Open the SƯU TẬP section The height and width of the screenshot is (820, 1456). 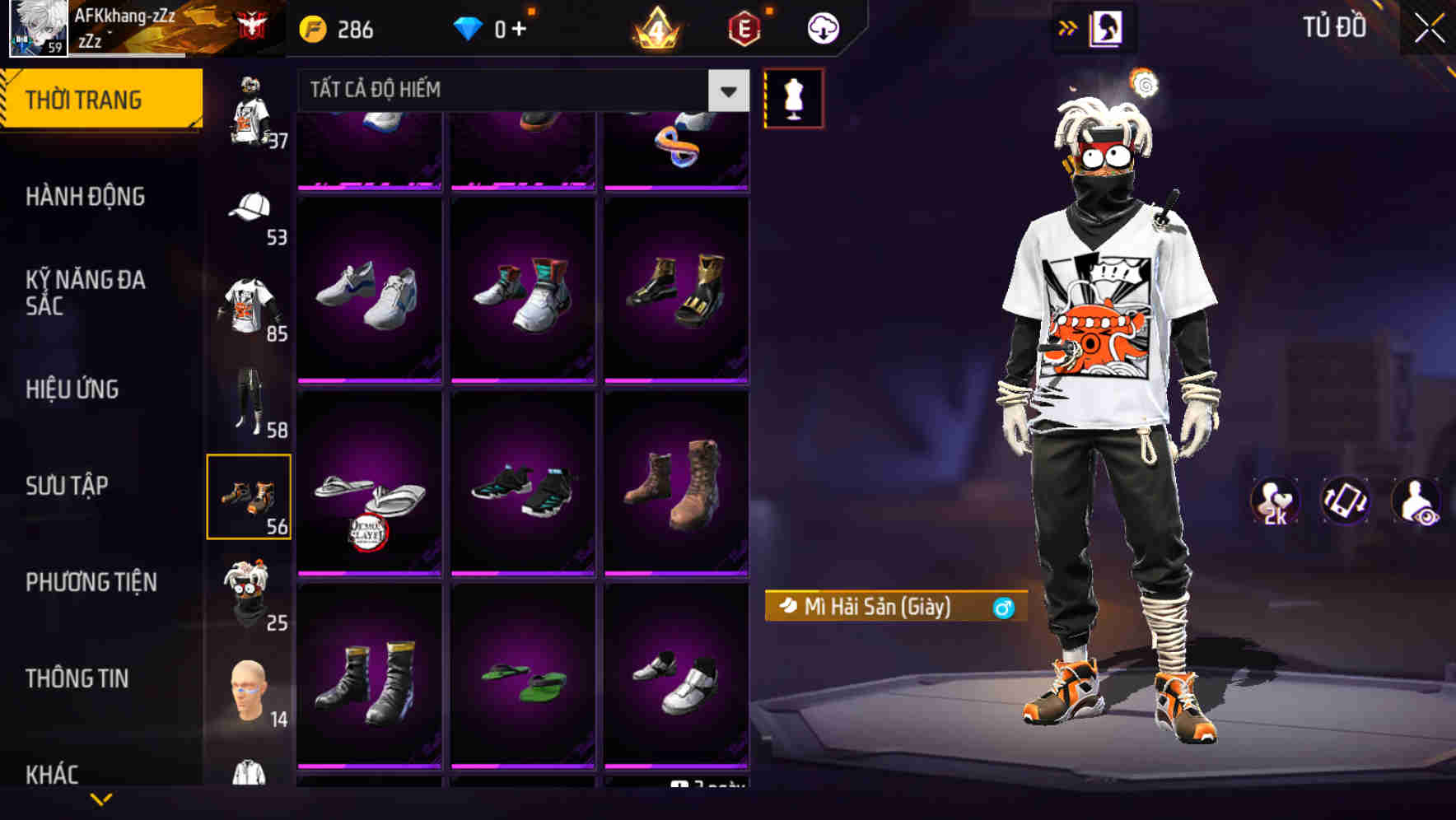[68, 487]
